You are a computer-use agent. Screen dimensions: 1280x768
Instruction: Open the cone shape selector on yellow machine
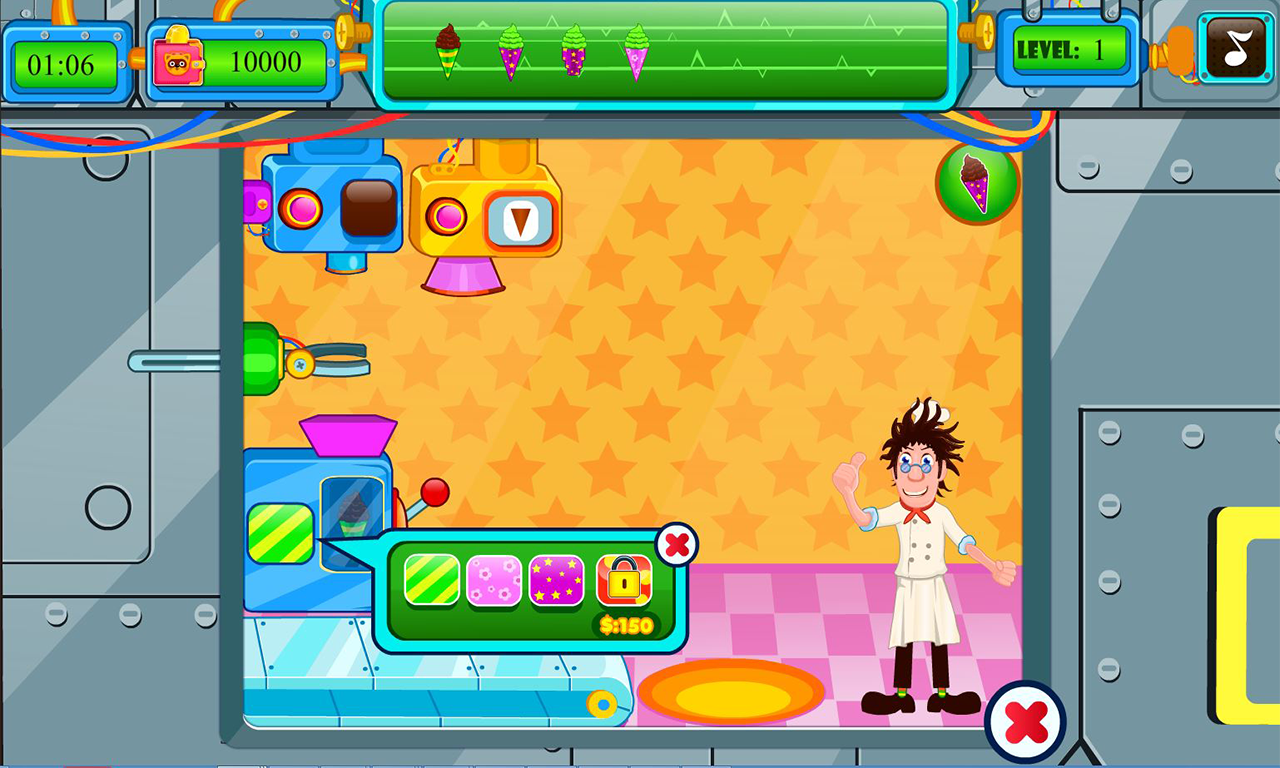tap(520, 219)
